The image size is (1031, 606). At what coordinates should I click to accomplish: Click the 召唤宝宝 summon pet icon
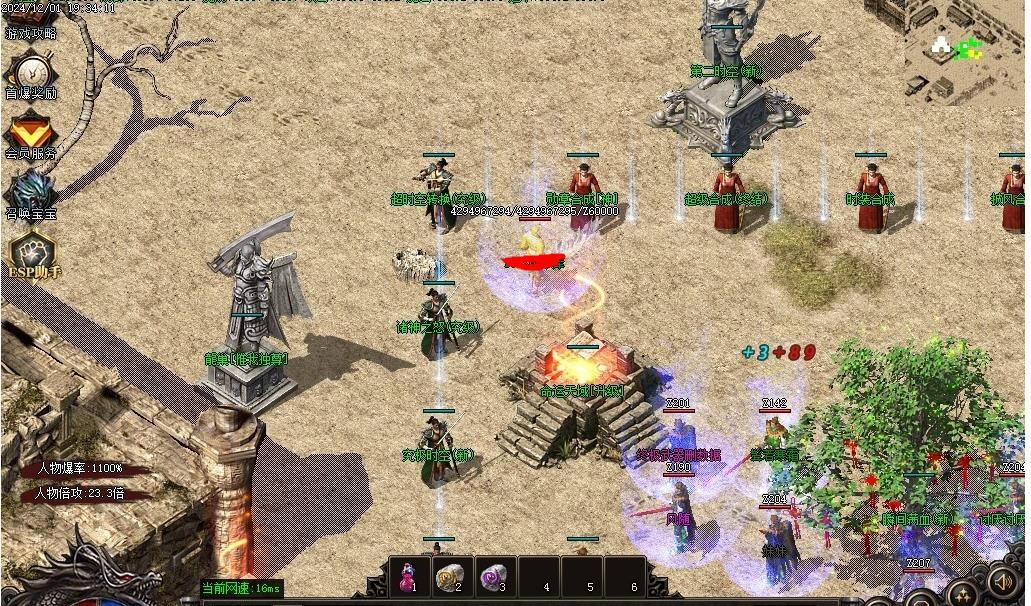pos(31,193)
